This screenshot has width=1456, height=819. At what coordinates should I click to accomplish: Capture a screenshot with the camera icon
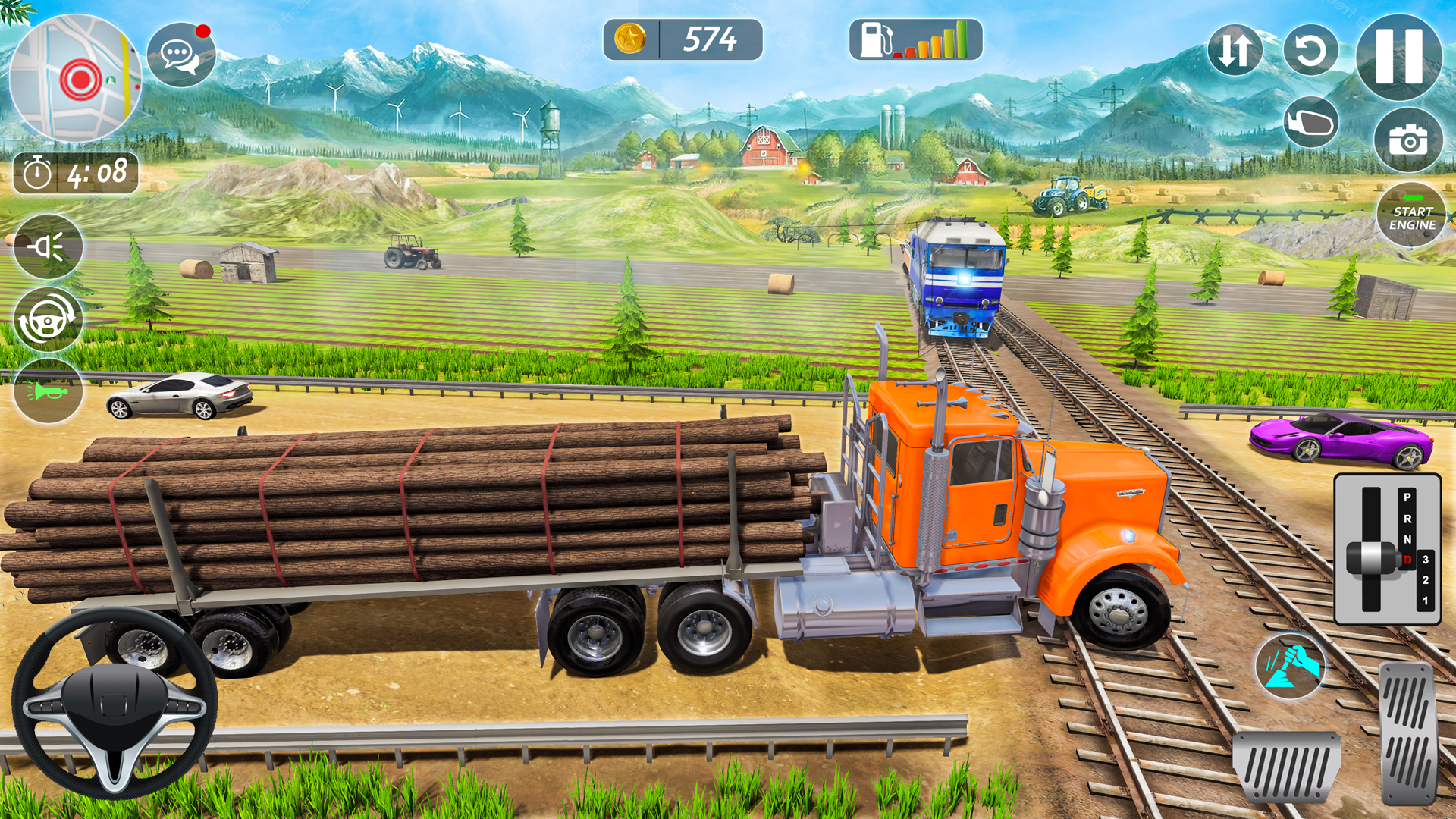[1408, 139]
